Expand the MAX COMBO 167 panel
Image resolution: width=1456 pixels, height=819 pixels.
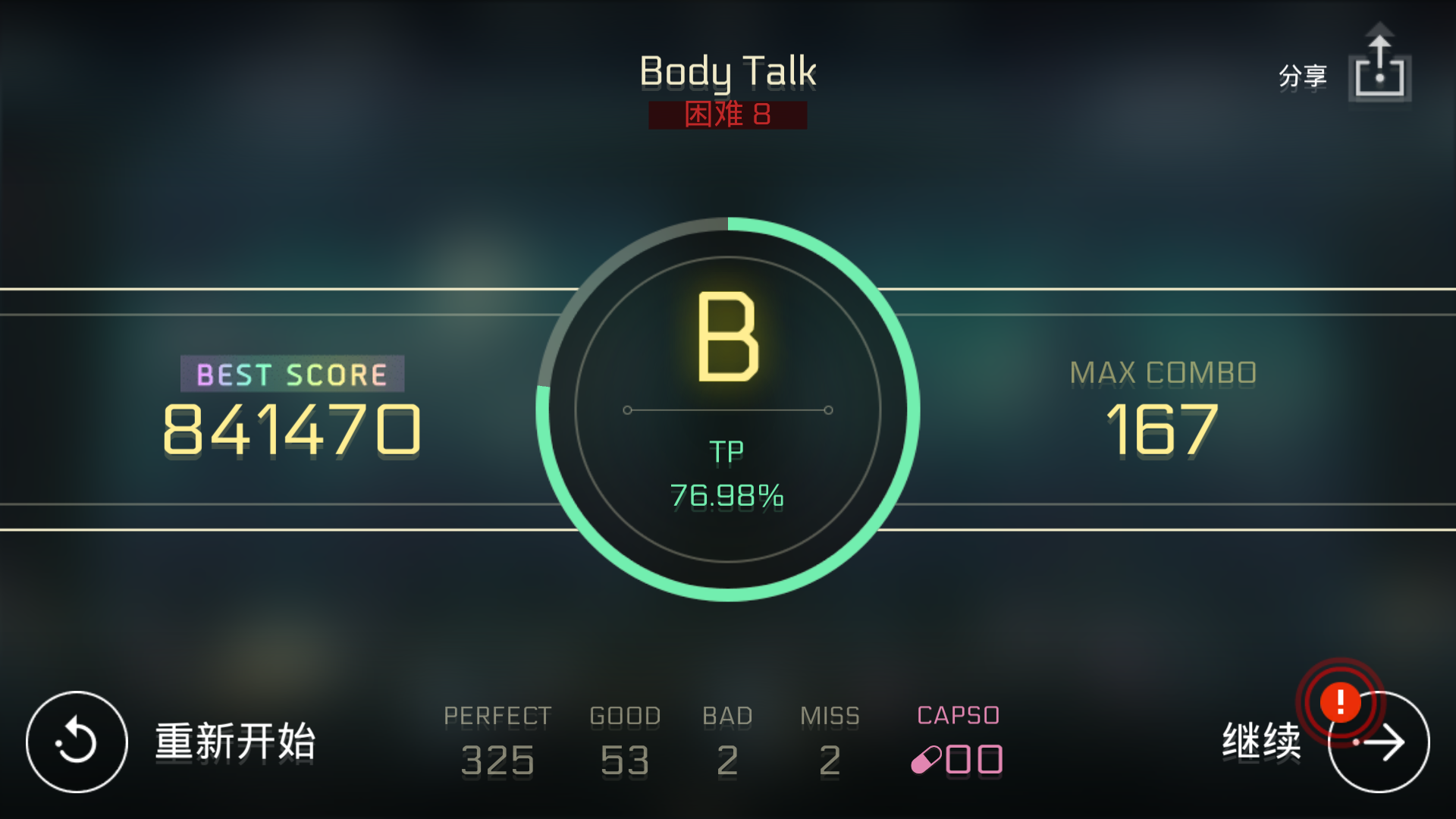[1163, 402]
